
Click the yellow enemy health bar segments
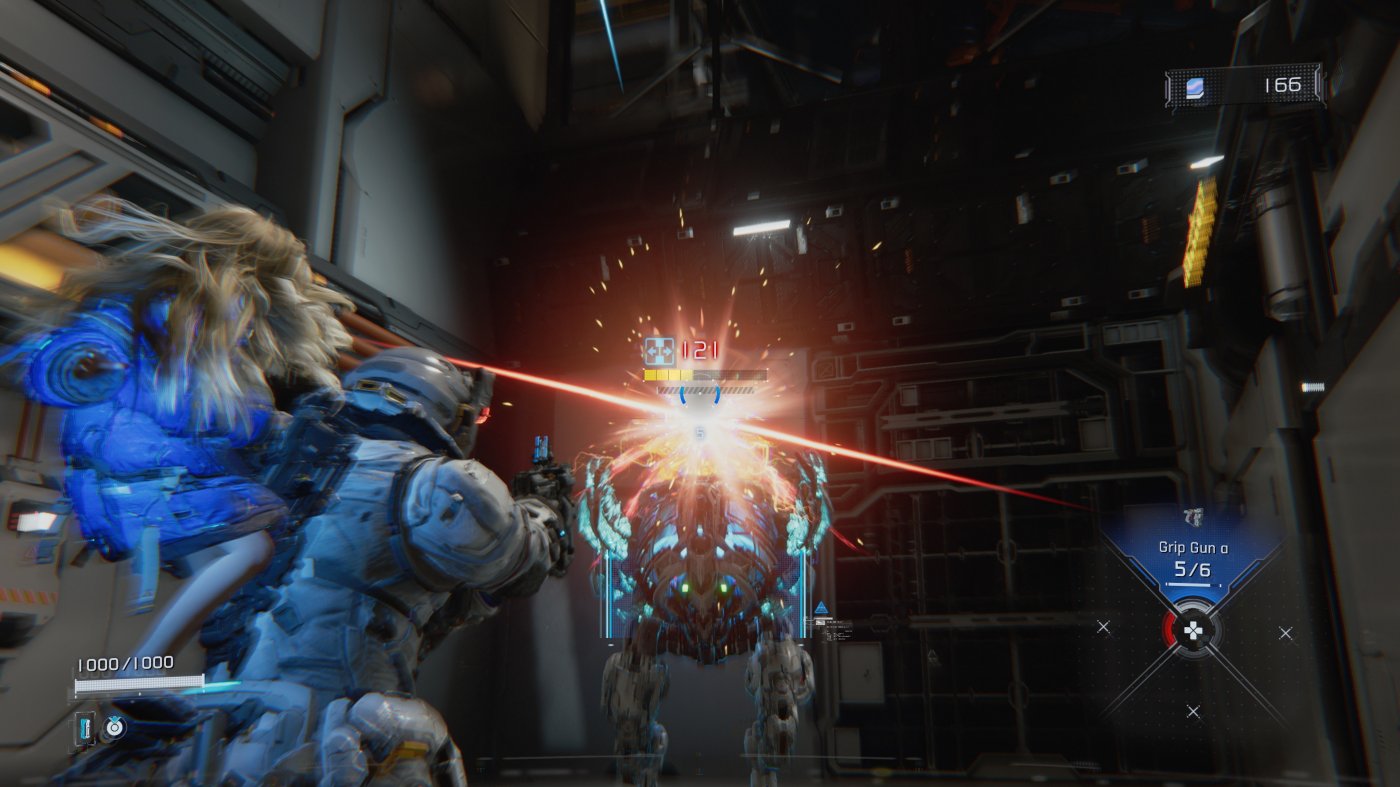668,376
